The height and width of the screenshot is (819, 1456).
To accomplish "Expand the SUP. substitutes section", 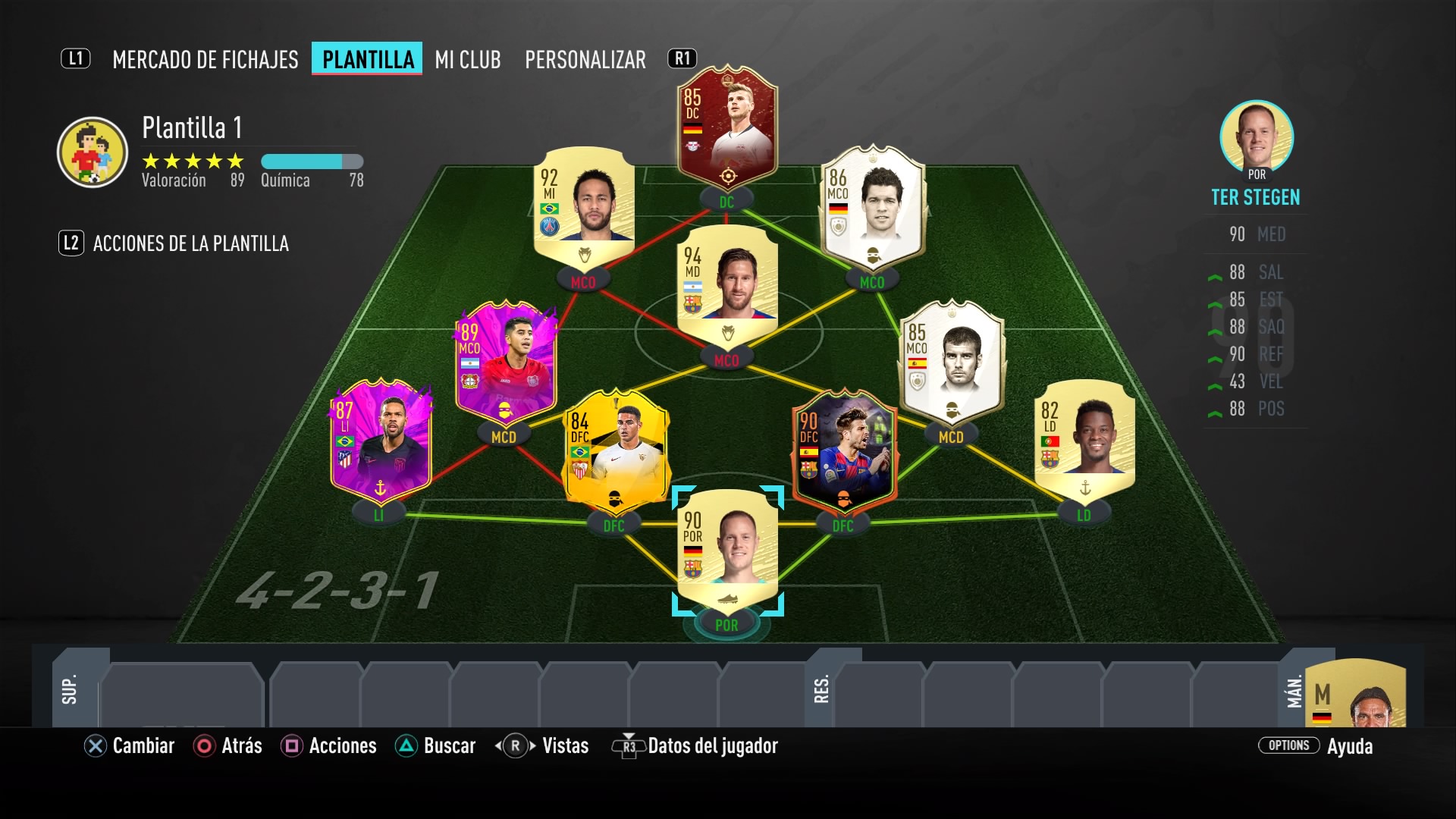I will coord(71,690).
